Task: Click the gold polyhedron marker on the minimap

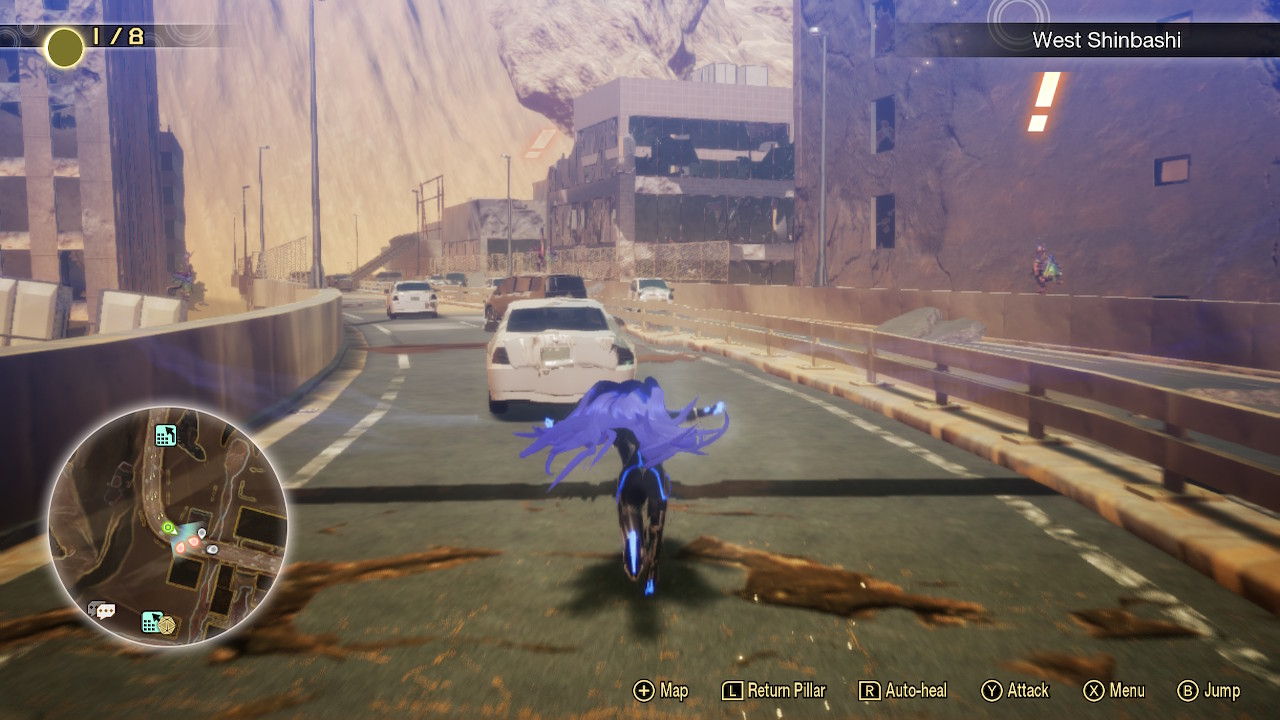Action: (x=166, y=623)
